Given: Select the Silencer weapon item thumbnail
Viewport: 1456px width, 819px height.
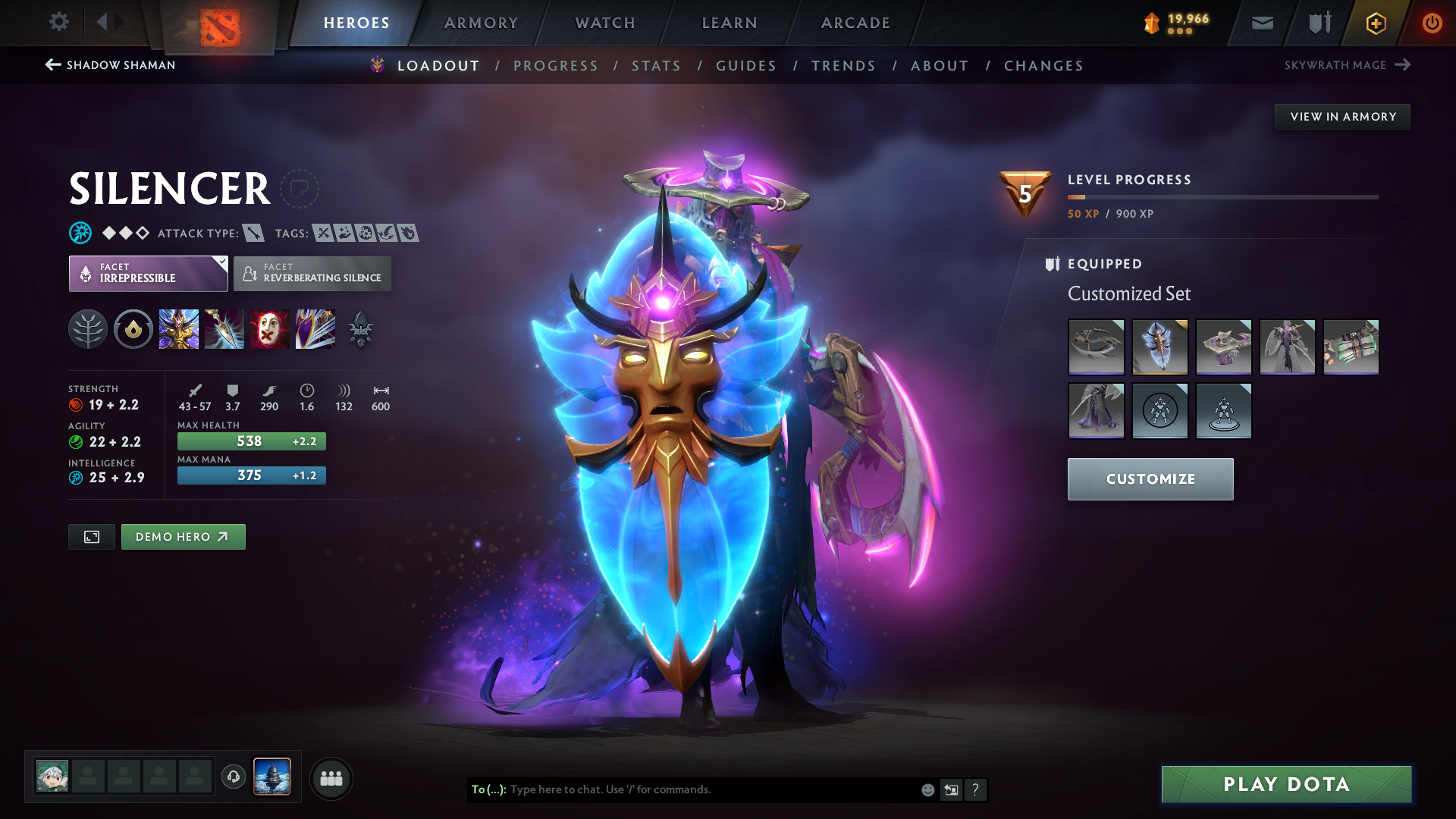Looking at the screenshot, I should (1096, 347).
